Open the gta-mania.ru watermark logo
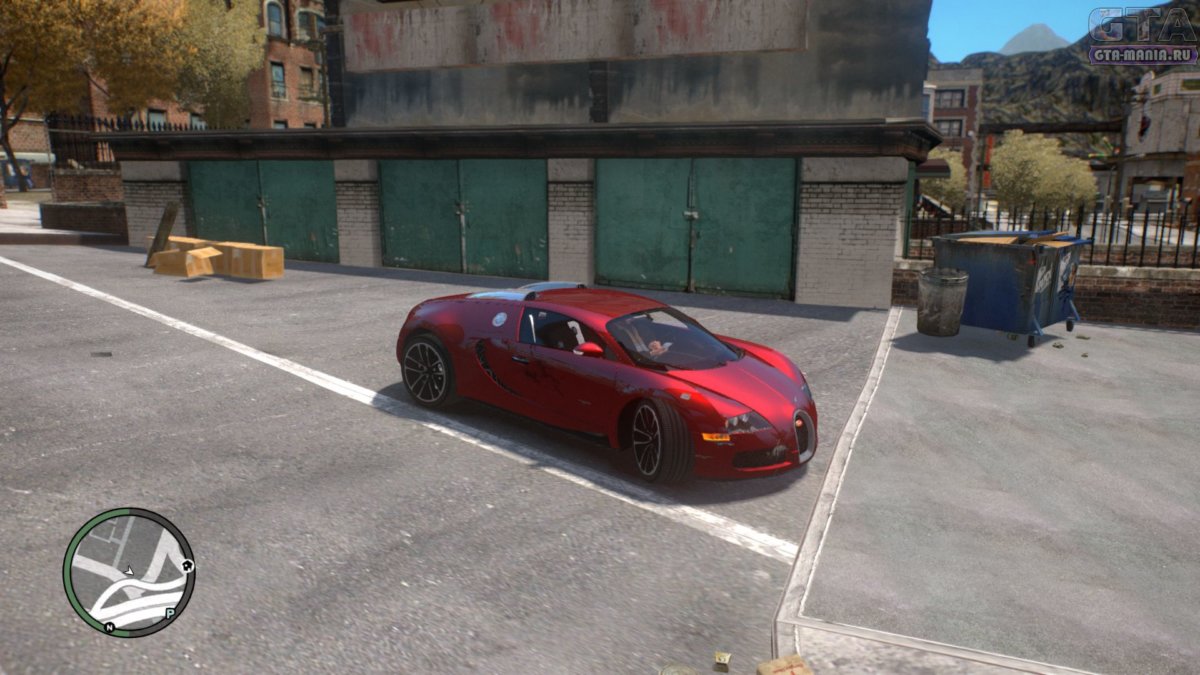Screen dimensions: 1200x675 1142,35
